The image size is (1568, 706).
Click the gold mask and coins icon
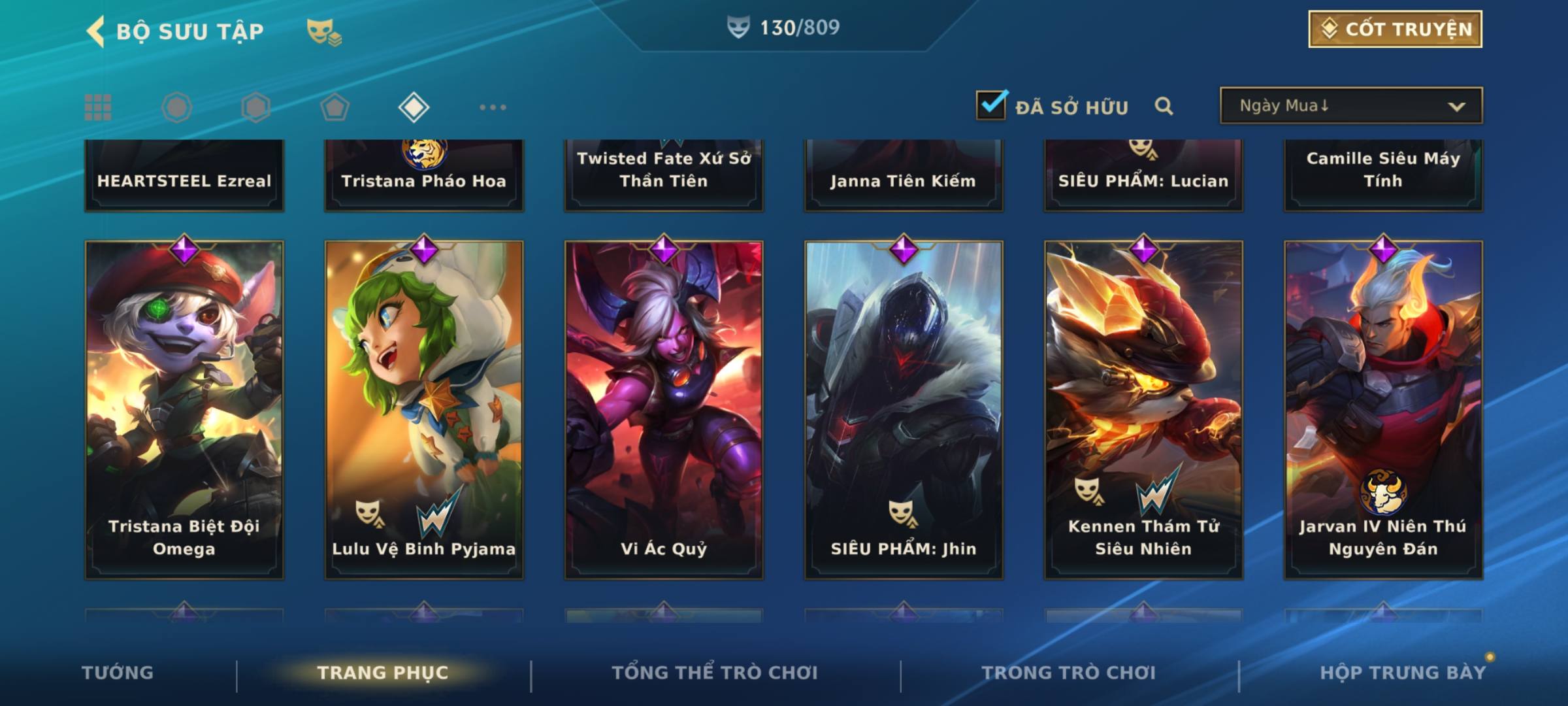[x=324, y=31]
